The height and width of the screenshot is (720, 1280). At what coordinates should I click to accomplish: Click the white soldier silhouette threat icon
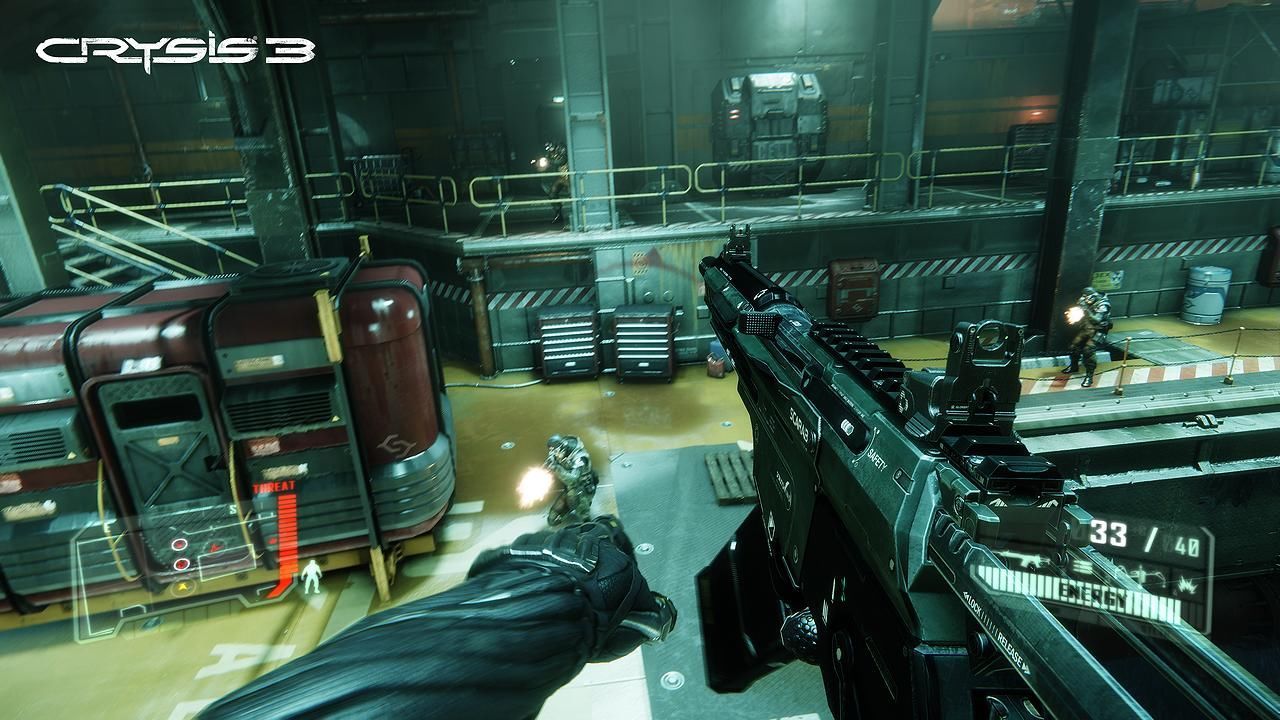(x=310, y=577)
